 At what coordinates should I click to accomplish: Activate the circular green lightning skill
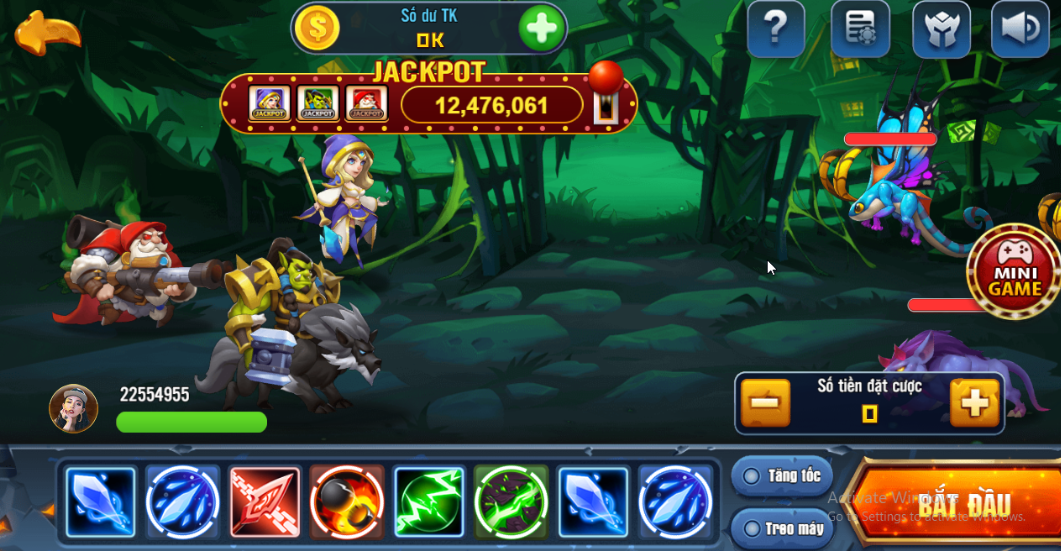click(510, 500)
